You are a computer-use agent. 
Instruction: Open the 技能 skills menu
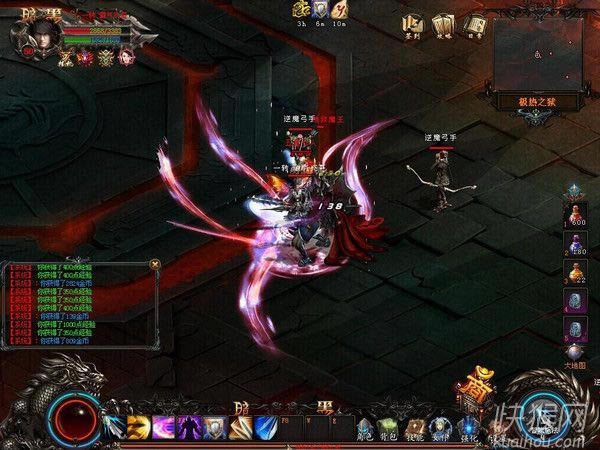click(415, 428)
